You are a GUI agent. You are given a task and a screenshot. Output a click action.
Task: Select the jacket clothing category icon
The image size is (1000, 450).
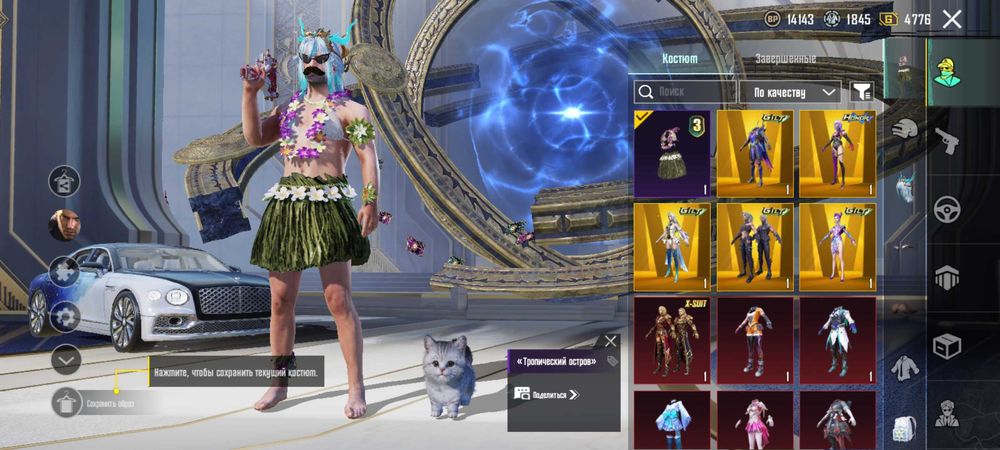click(905, 368)
